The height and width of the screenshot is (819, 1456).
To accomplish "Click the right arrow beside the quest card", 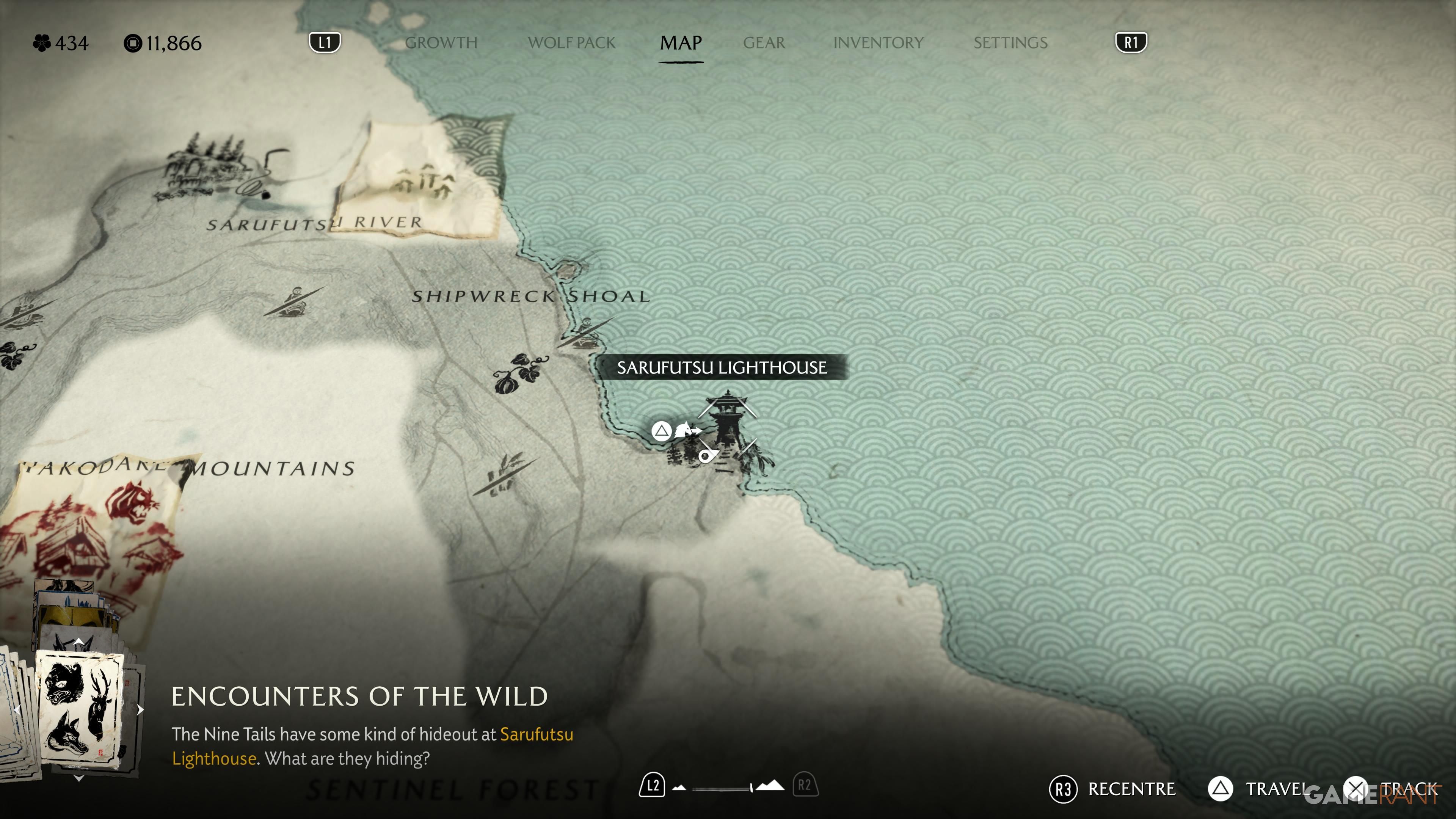I will (x=140, y=710).
